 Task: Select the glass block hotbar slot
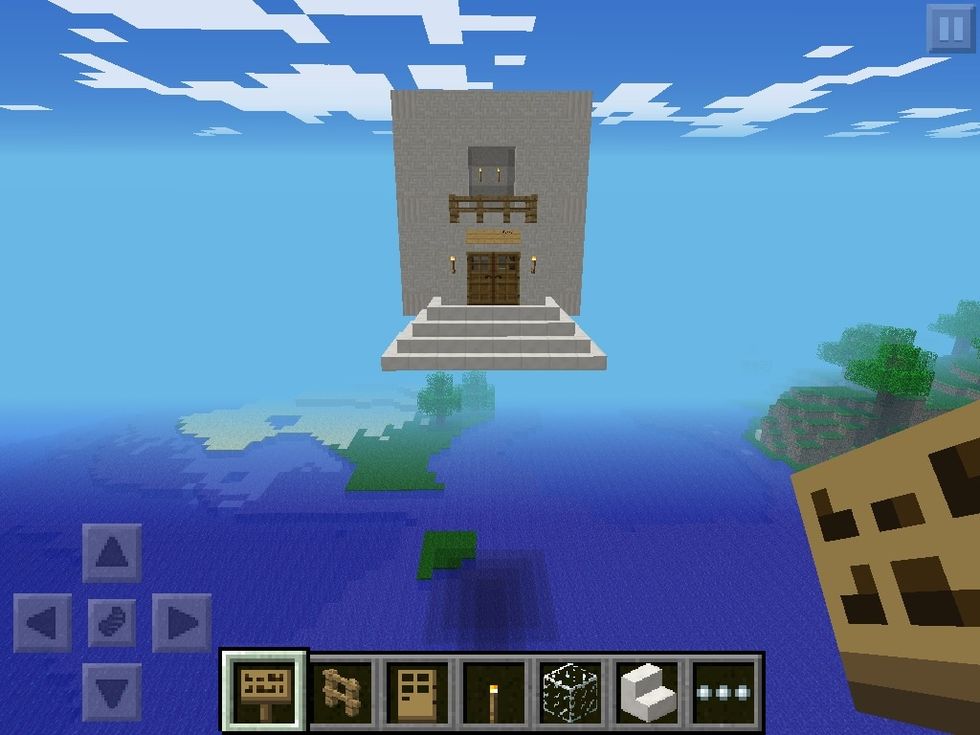click(570, 689)
